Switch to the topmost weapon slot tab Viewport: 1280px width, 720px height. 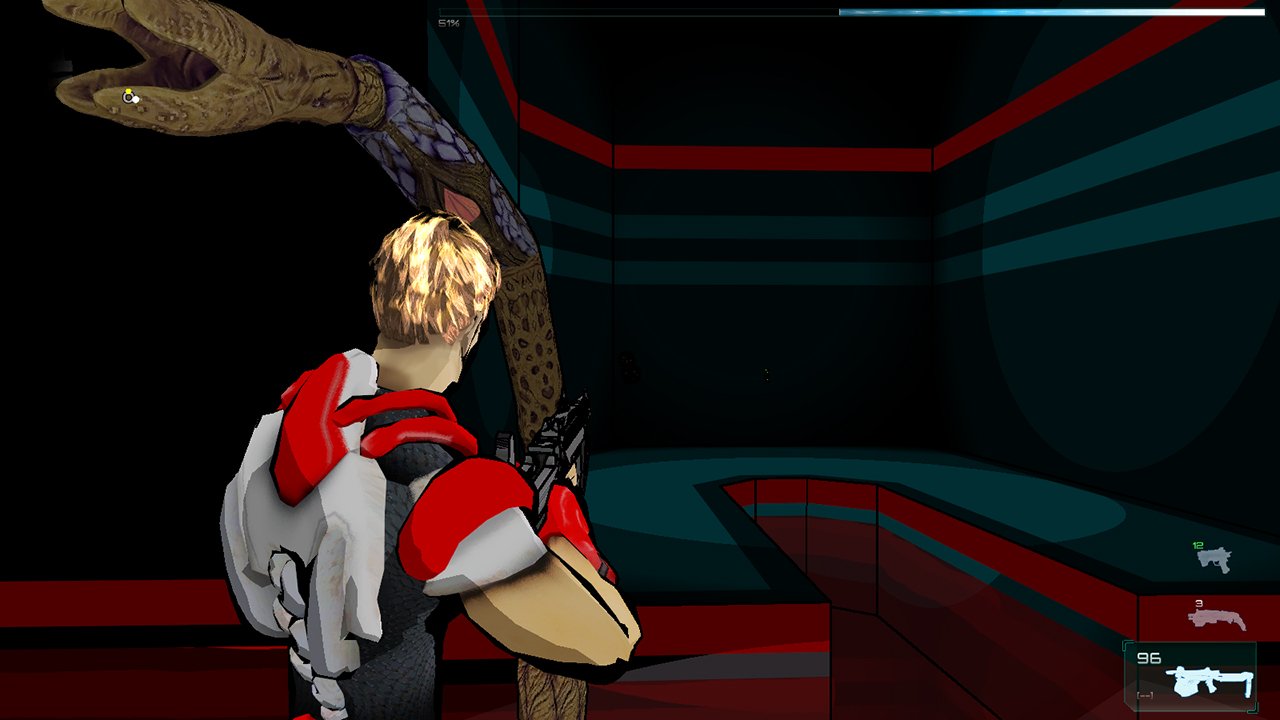[1214, 560]
